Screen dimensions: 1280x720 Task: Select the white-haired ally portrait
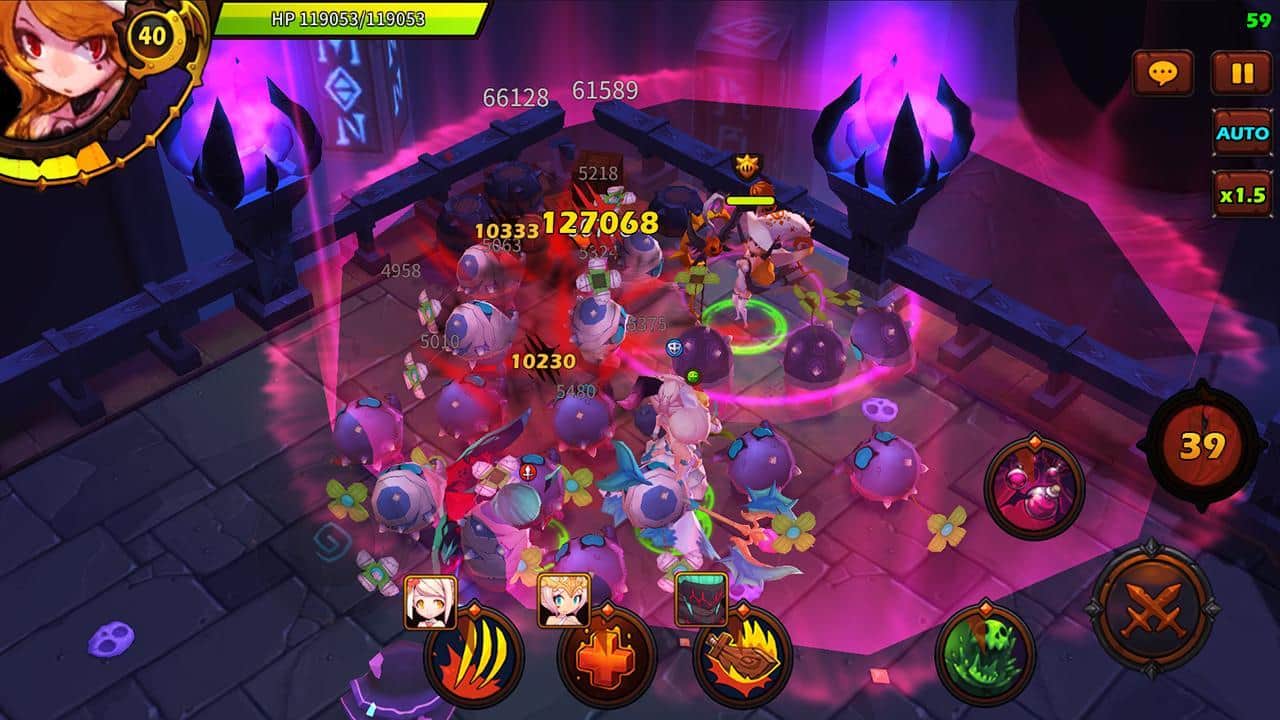click(430, 601)
